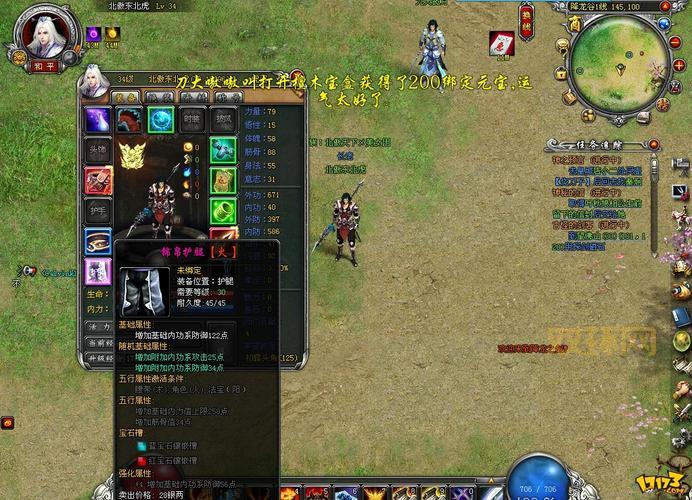Click the blue book icon on right edge
Screen dimensions: 692x500
pyautogui.click(x=681, y=317)
